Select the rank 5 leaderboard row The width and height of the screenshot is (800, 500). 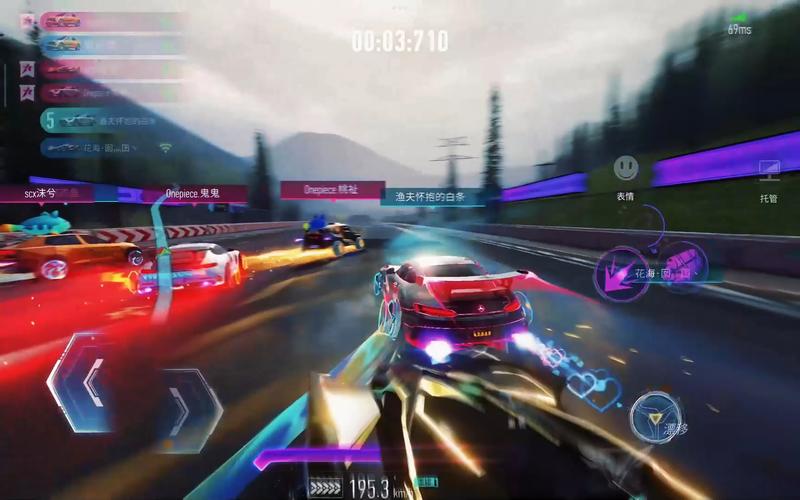coord(110,120)
